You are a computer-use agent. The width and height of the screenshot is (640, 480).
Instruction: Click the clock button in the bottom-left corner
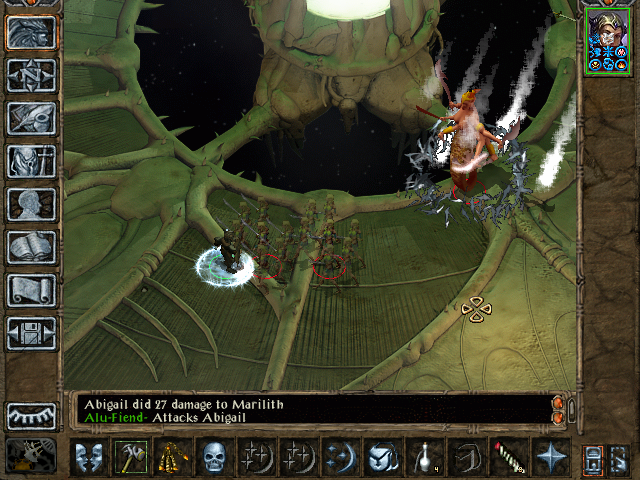(x=30, y=456)
